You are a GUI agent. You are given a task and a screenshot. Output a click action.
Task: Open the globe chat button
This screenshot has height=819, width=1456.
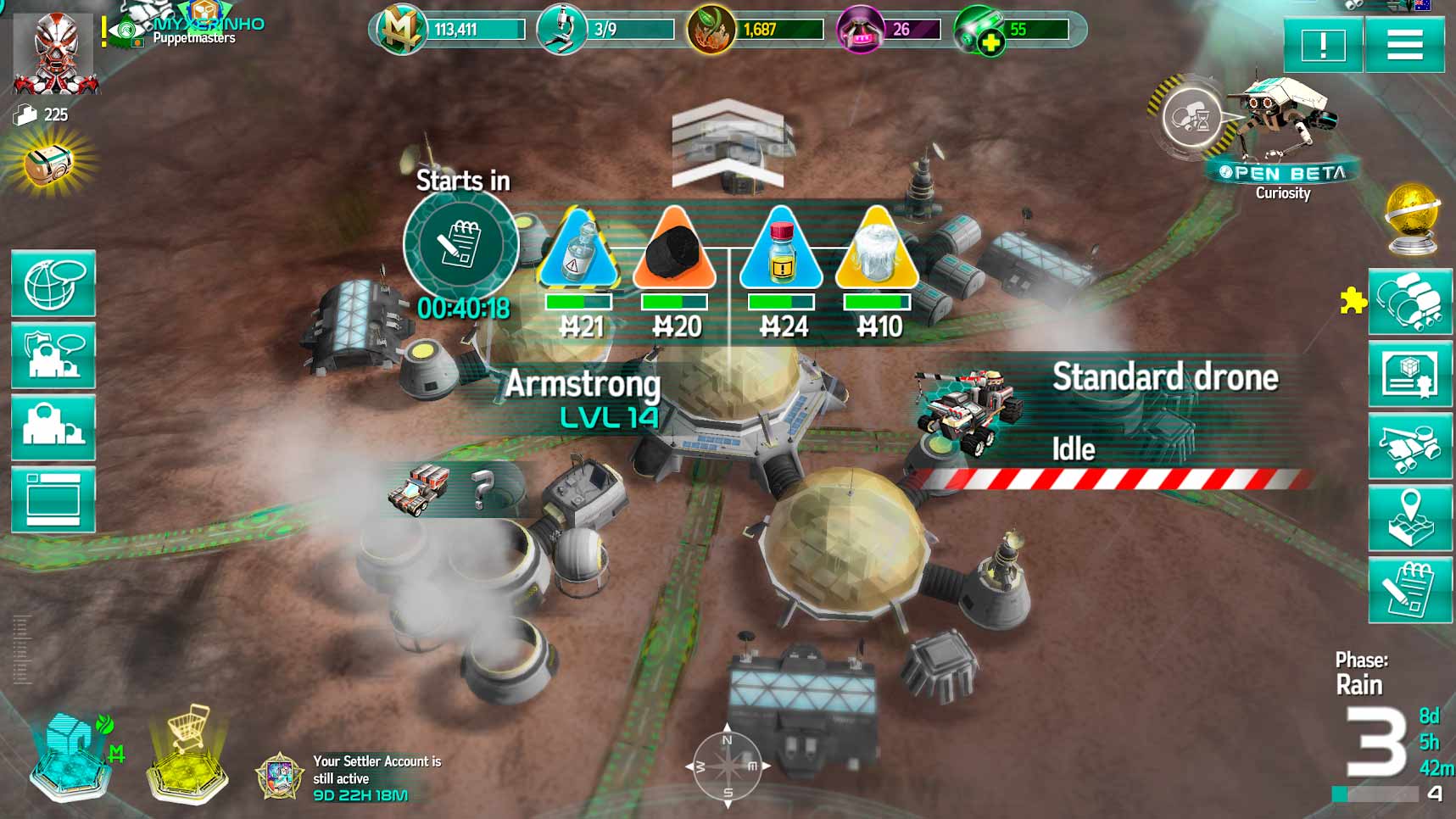(x=53, y=284)
